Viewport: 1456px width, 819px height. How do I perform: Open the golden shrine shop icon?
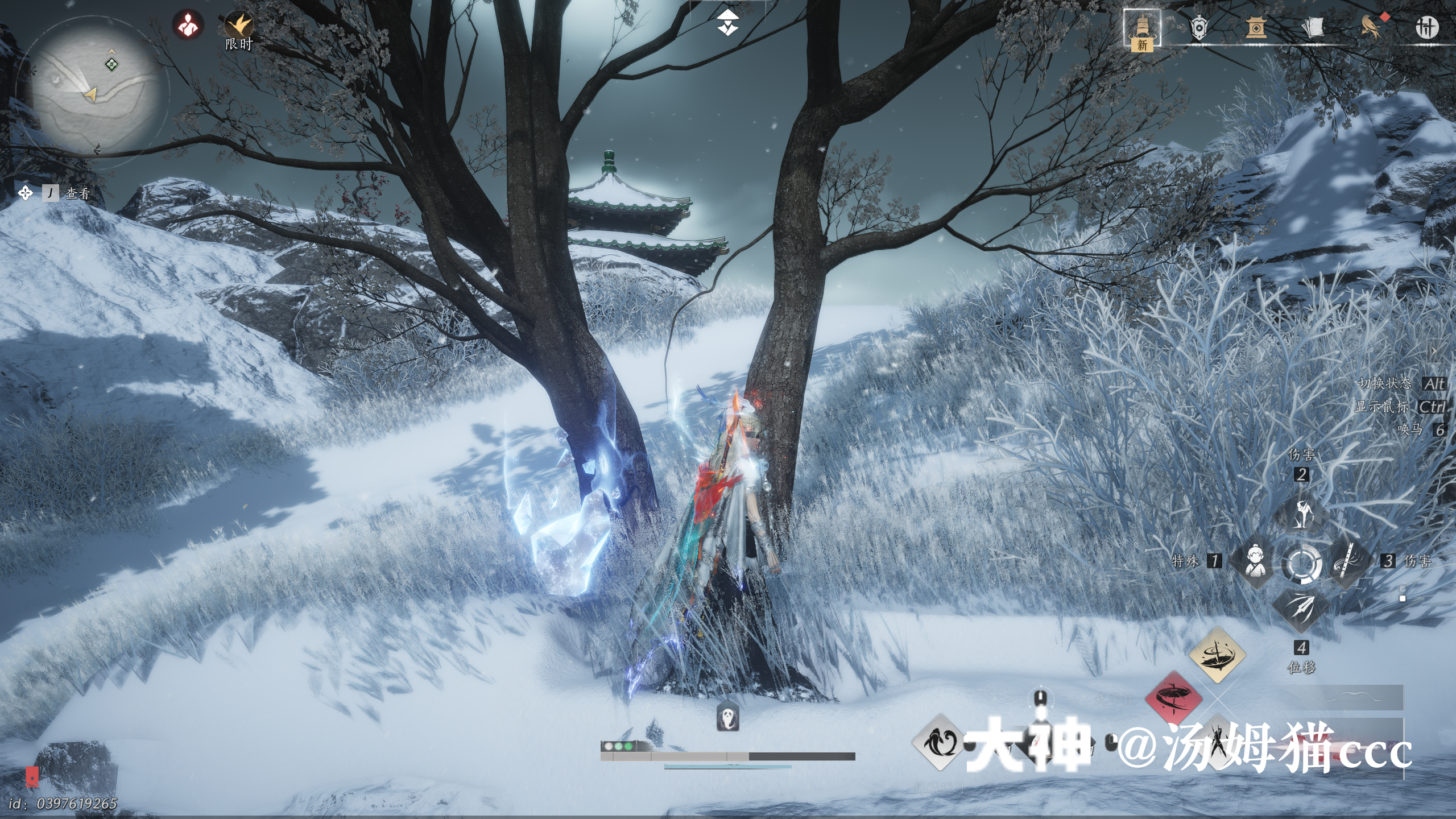pos(1255,27)
